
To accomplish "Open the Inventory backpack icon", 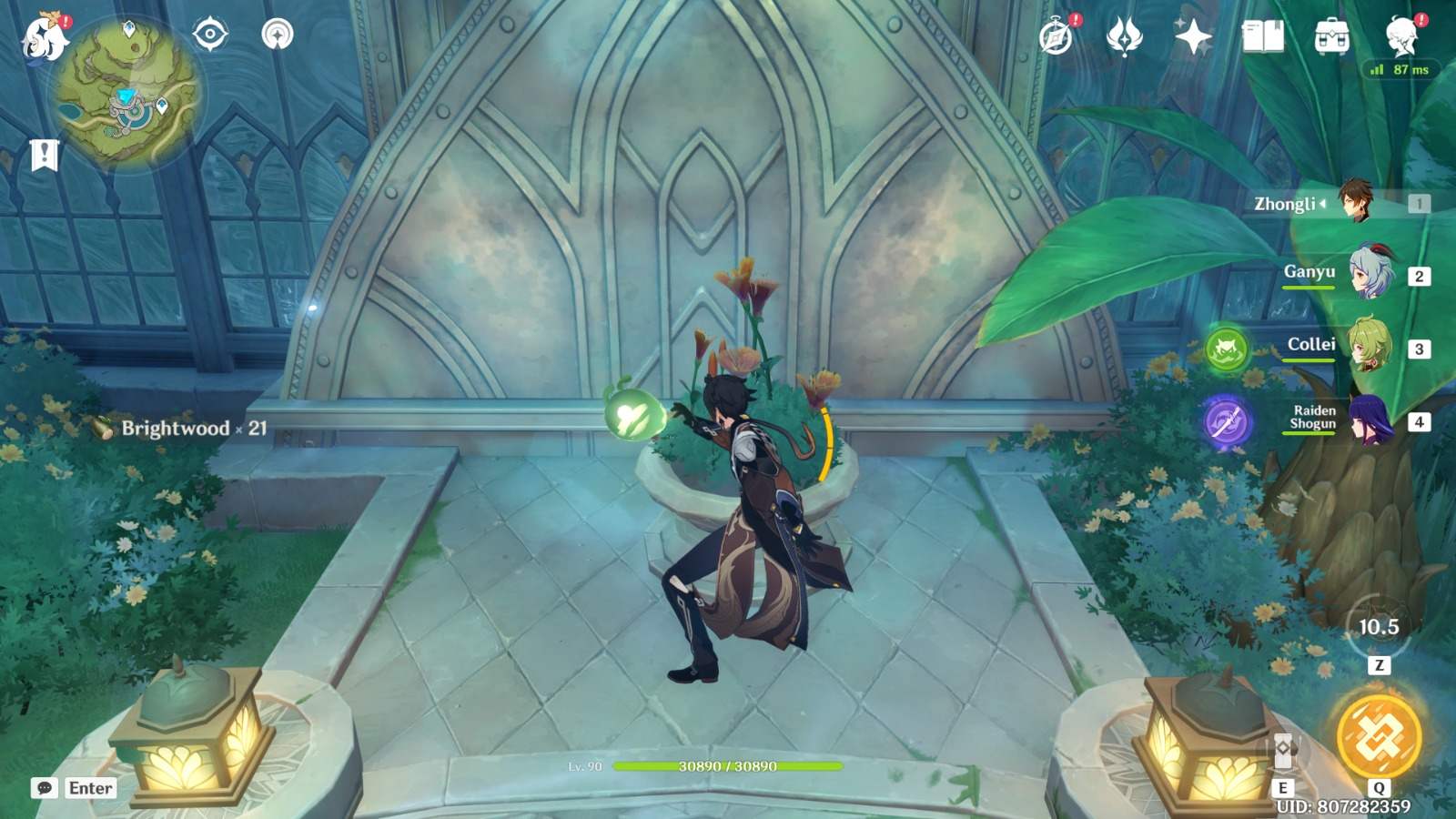I will (1330, 37).
